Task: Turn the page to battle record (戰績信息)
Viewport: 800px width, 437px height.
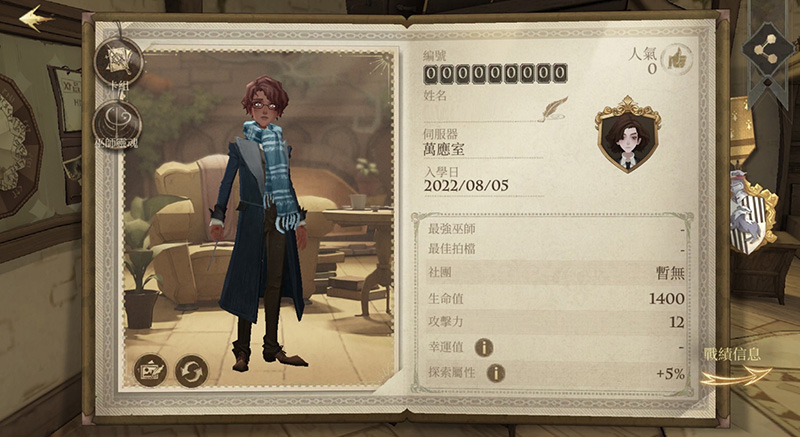Action: tap(735, 366)
